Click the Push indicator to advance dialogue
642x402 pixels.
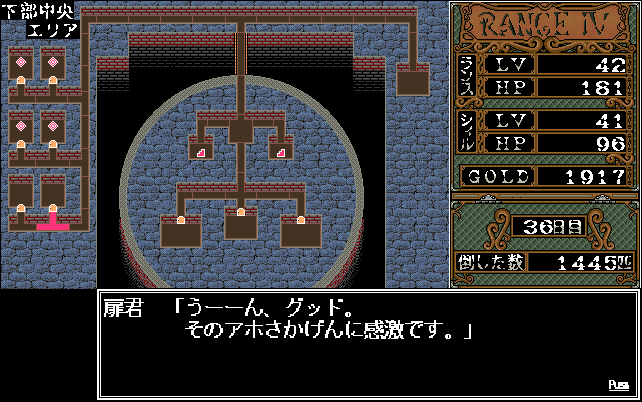tap(617, 385)
